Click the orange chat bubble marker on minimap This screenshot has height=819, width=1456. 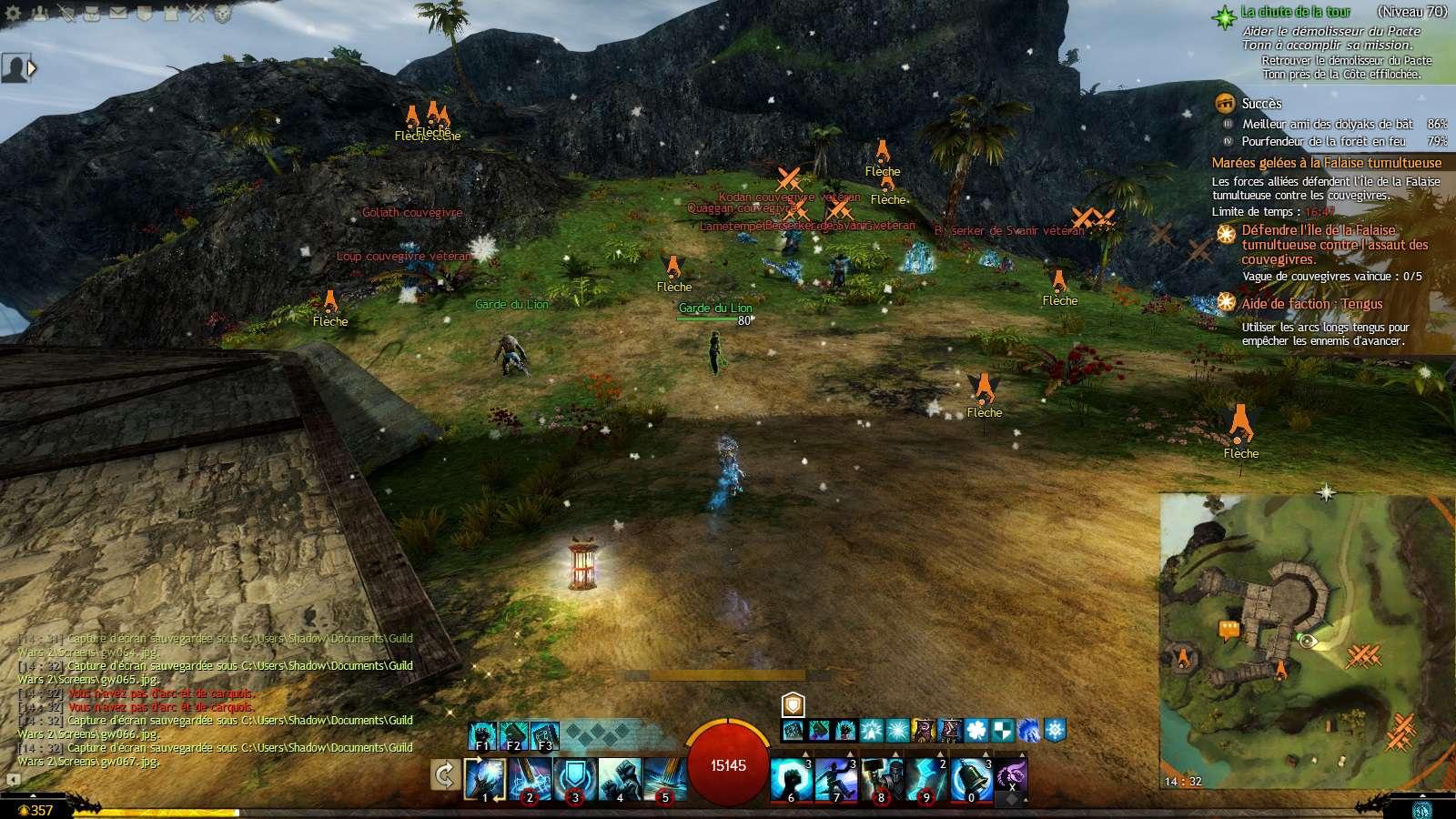[1229, 629]
